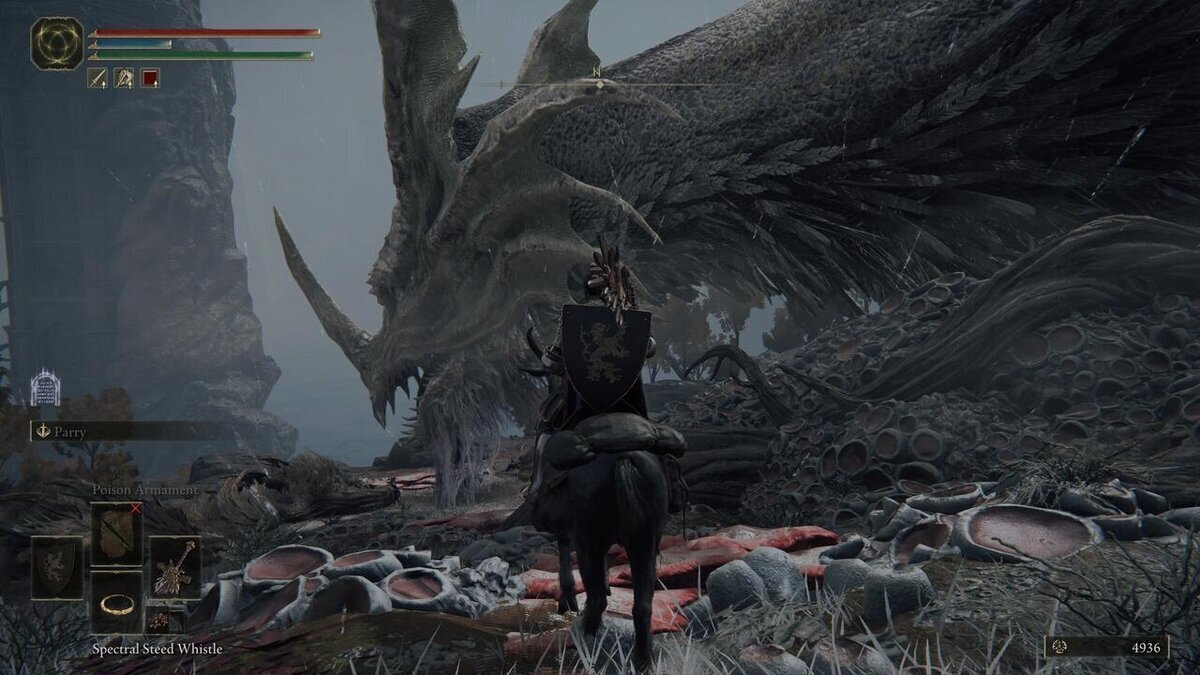
Task: Click the Parry skill label
Action: click(x=70, y=431)
